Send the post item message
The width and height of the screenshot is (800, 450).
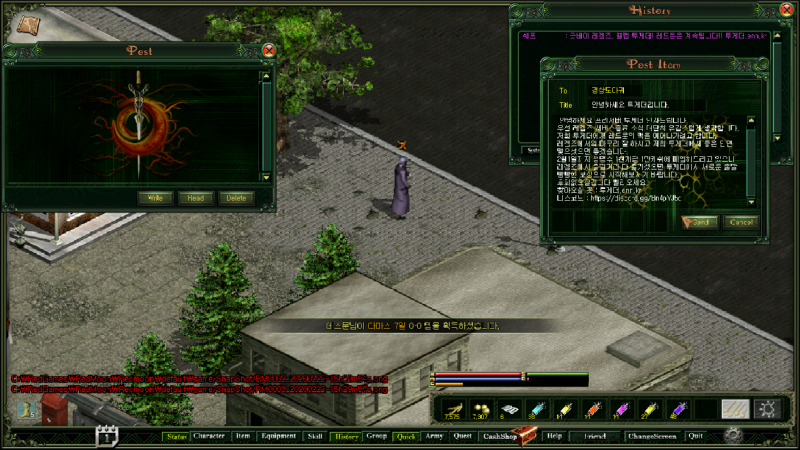(x=699, y=222)
